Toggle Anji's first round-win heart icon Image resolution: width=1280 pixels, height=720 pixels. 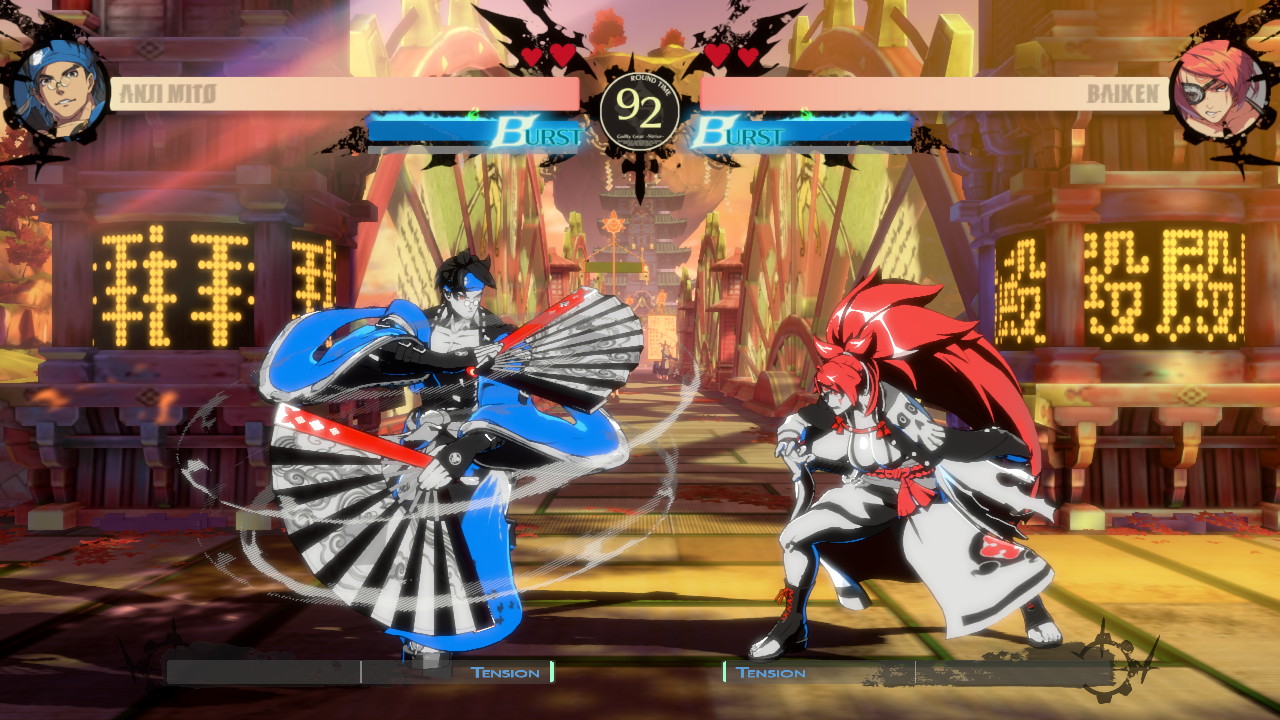[532, 55]
